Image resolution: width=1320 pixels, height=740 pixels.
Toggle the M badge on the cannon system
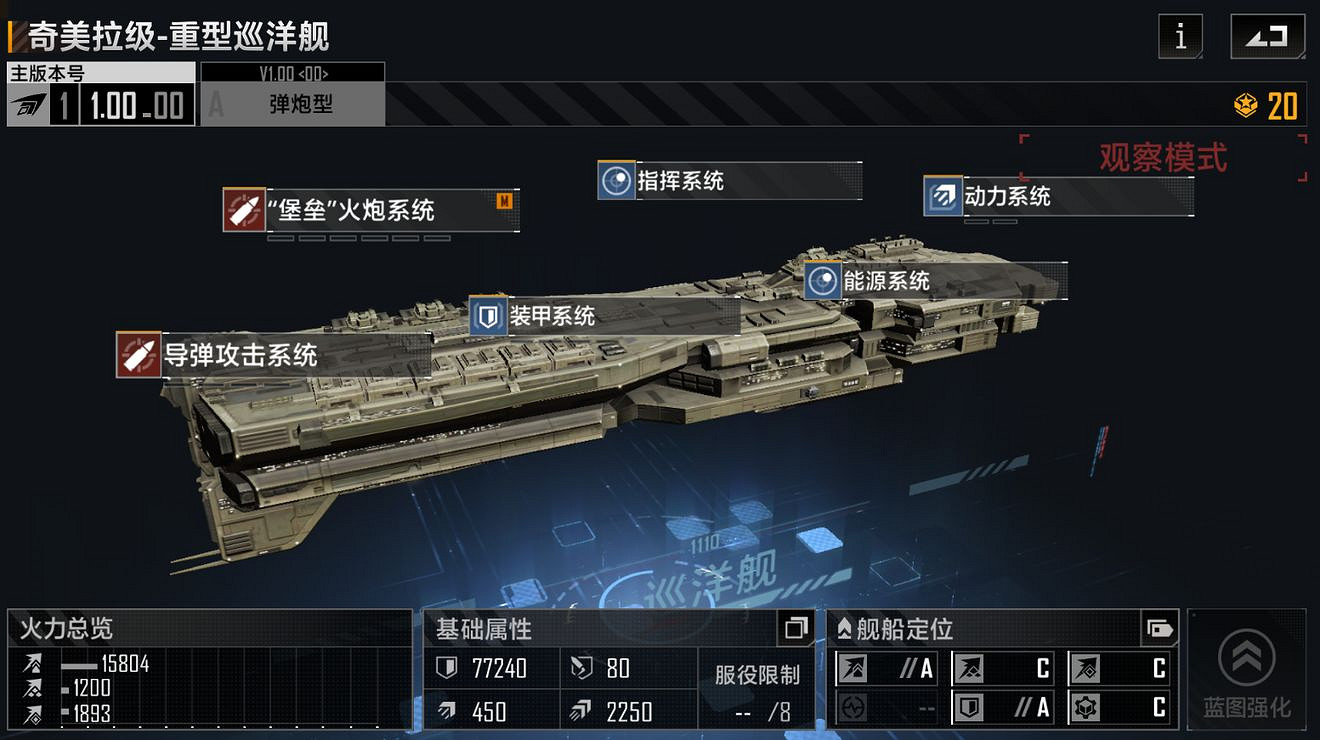coord(505,199)
